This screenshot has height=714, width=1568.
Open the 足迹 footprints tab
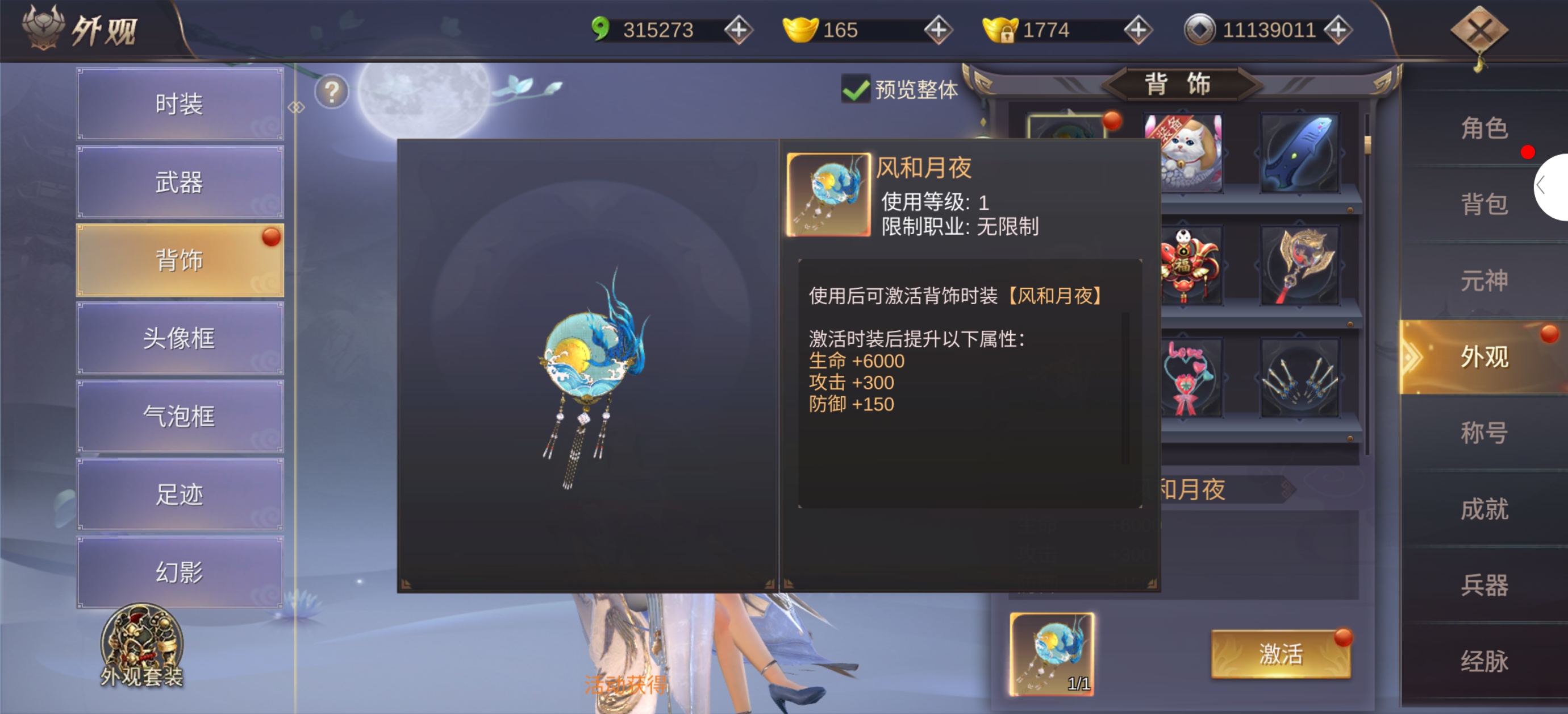[x=180, y=494]
